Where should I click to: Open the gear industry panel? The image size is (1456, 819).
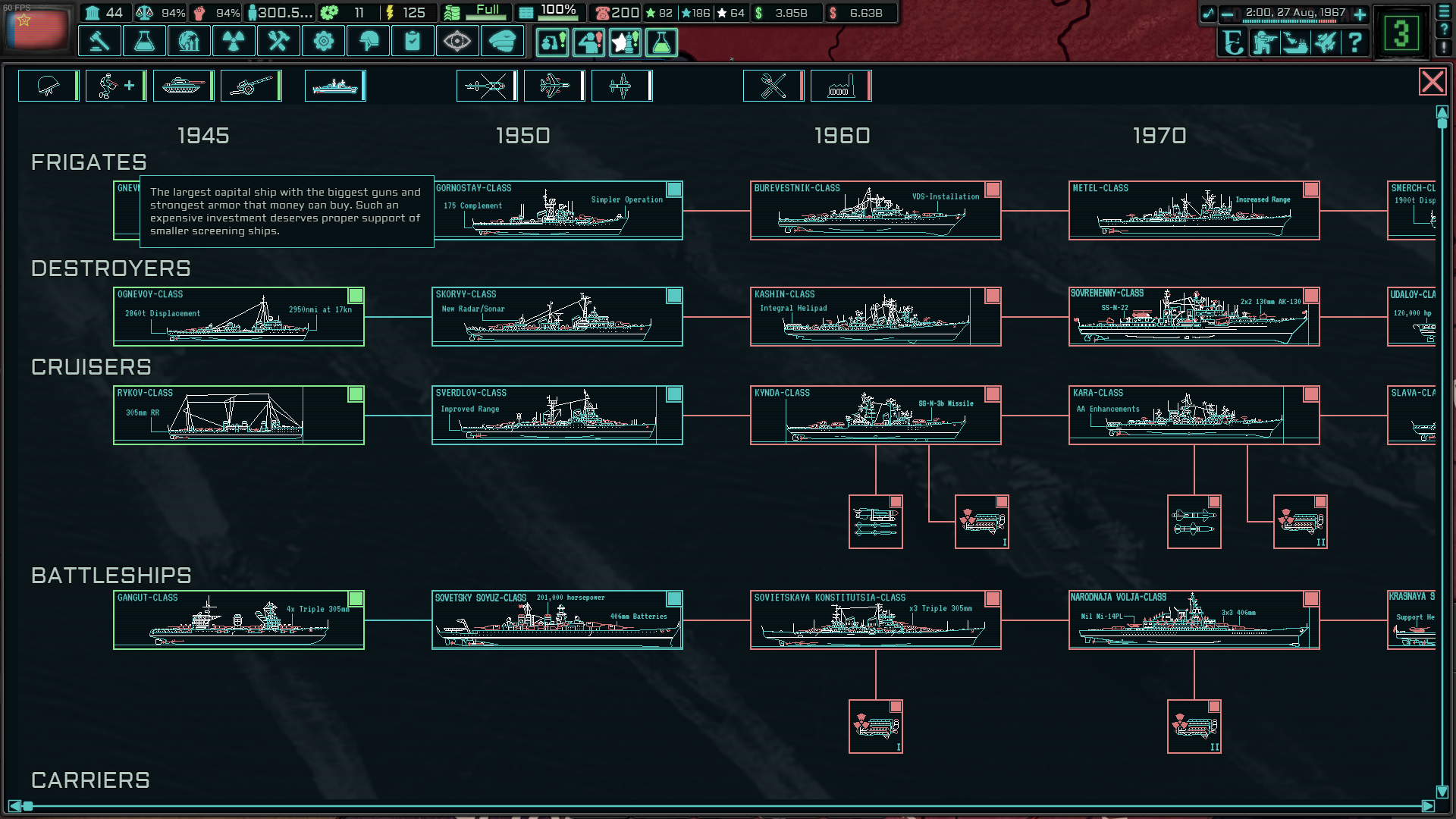[x=324, y=42]
